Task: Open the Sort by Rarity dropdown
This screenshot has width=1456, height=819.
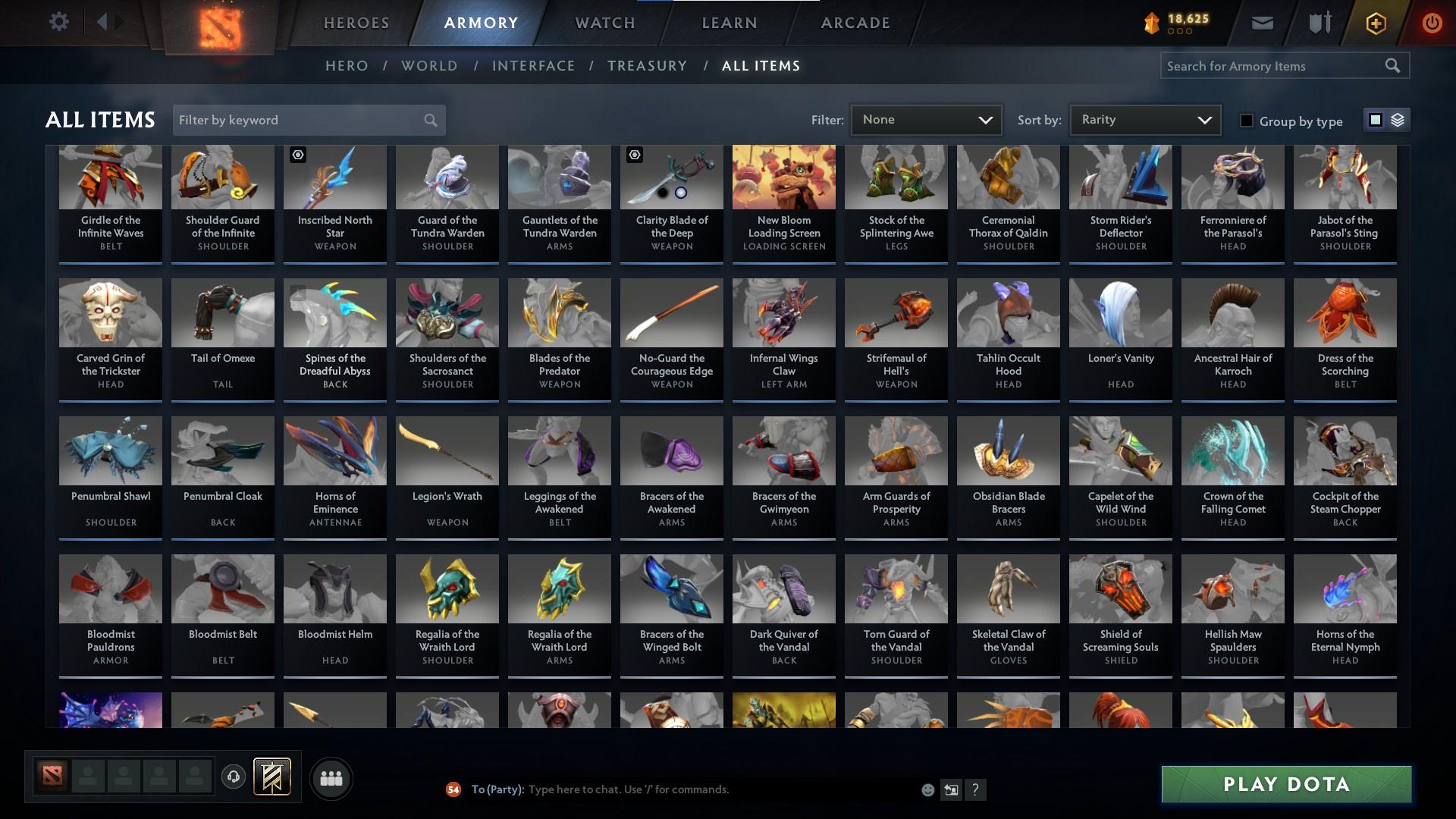Action: [x=1144, y=119]
